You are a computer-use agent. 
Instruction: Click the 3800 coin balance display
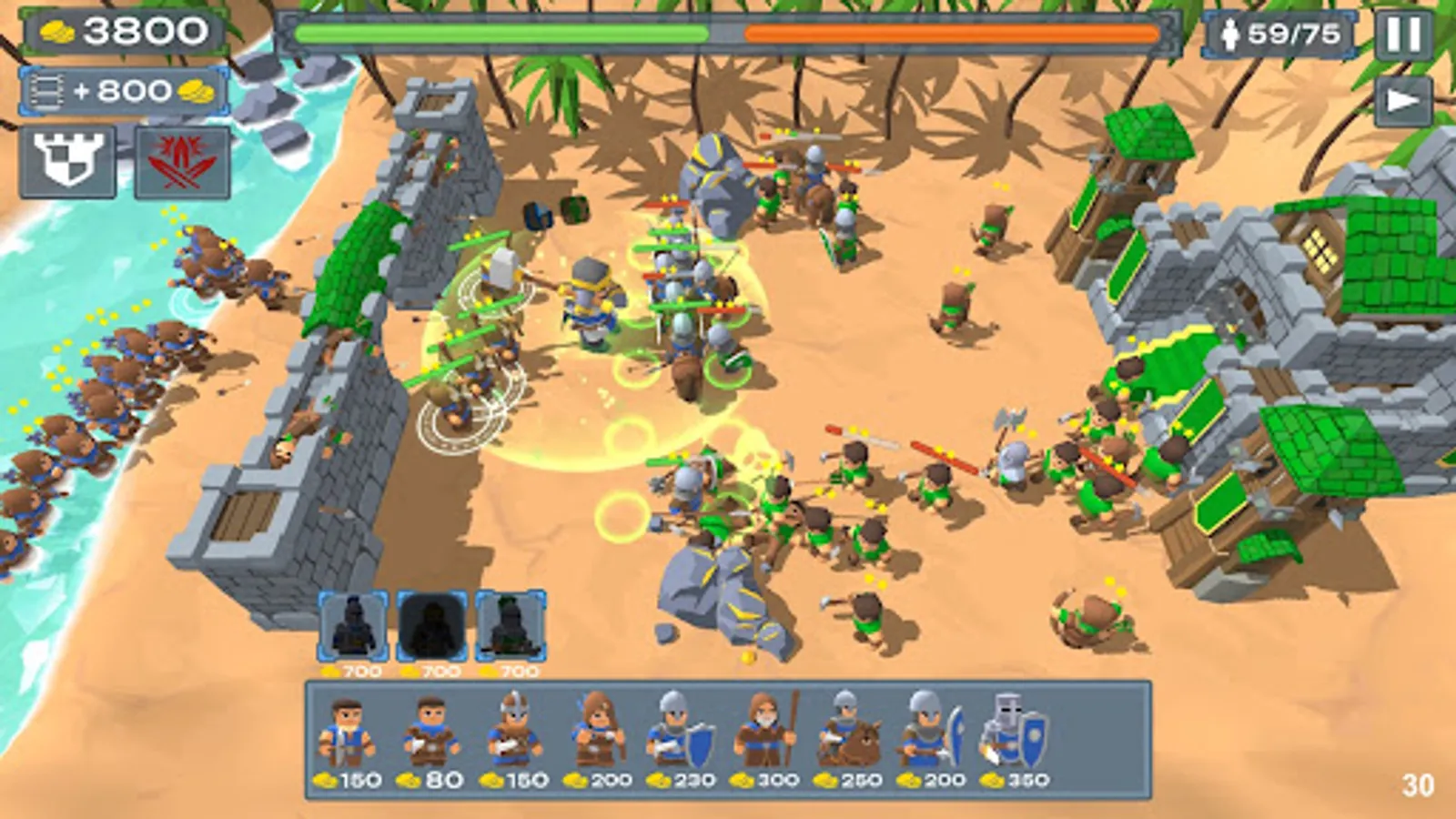tap(118, 33)
